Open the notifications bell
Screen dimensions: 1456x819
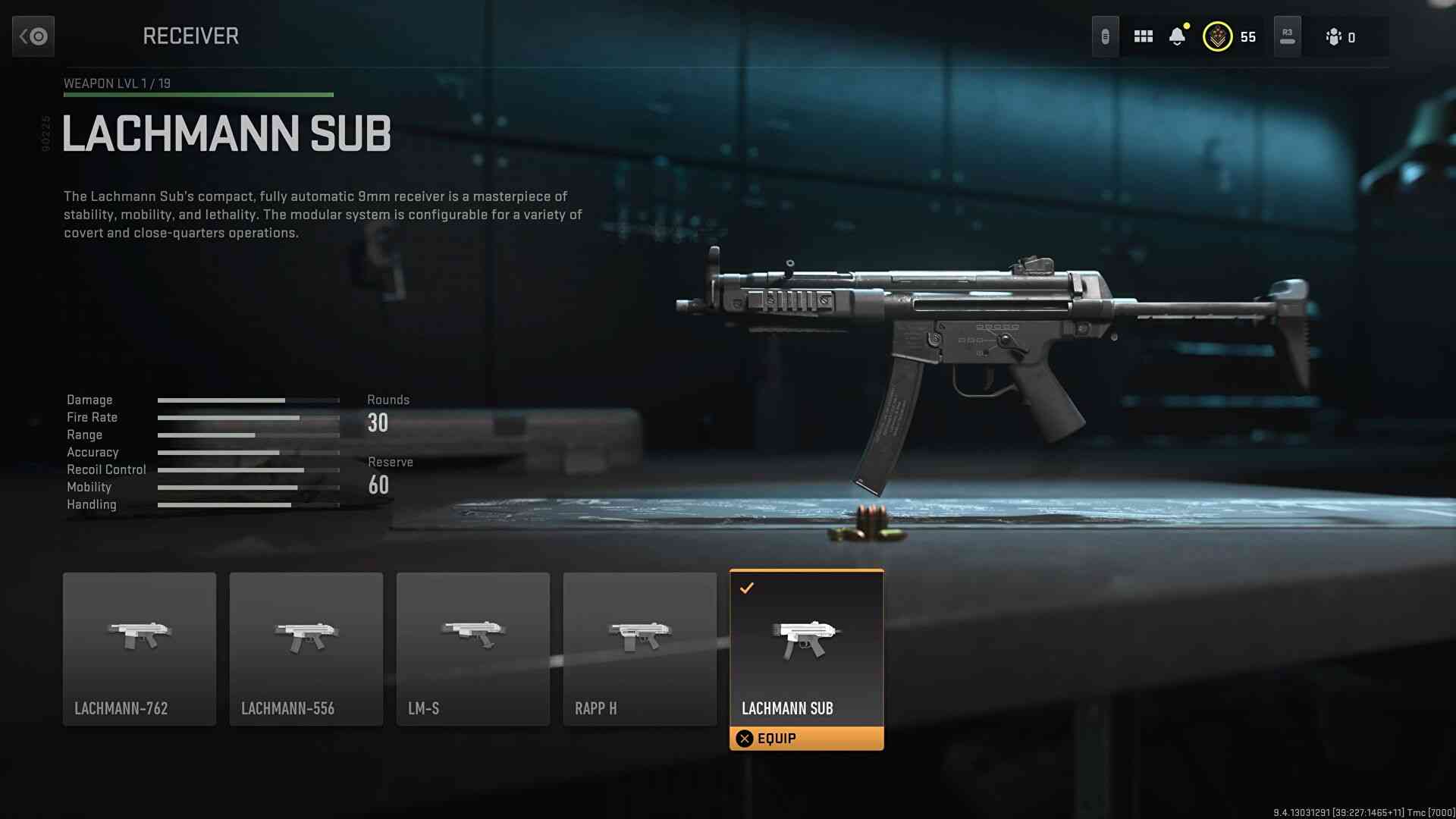click(x=1177, y=36)
